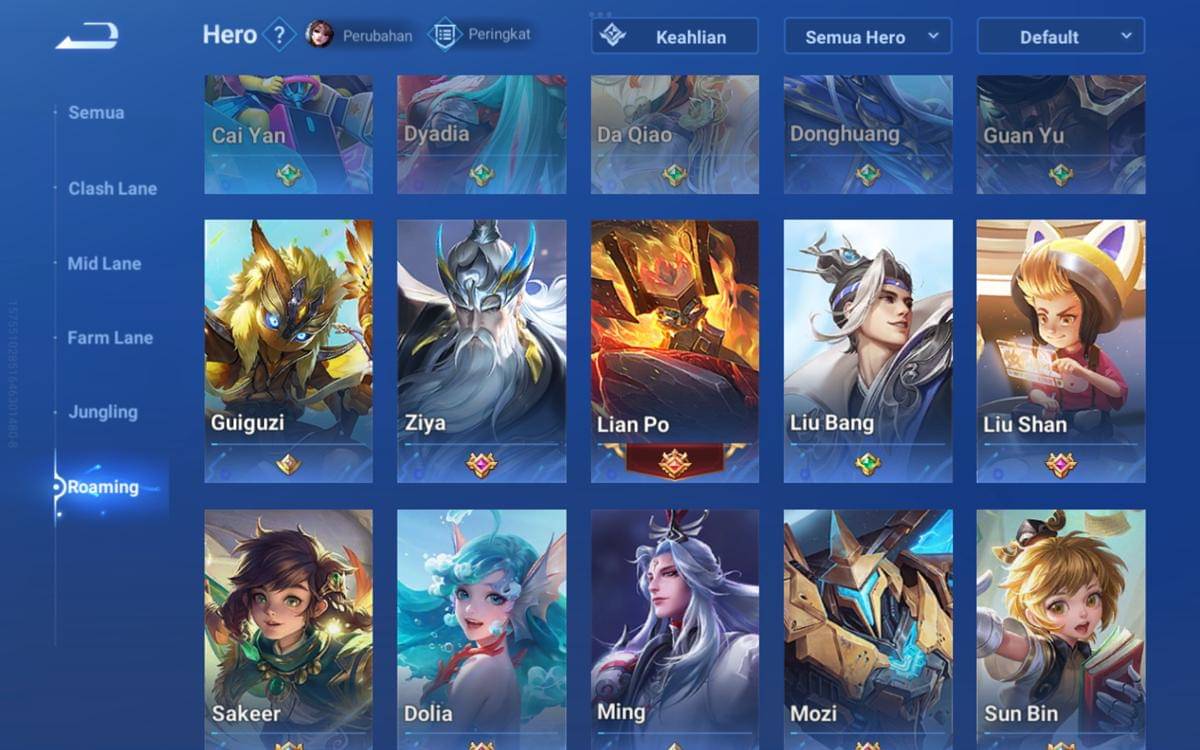Select the Clash Lane category
The image size is (1200, 750).
[x=112, y=189]
